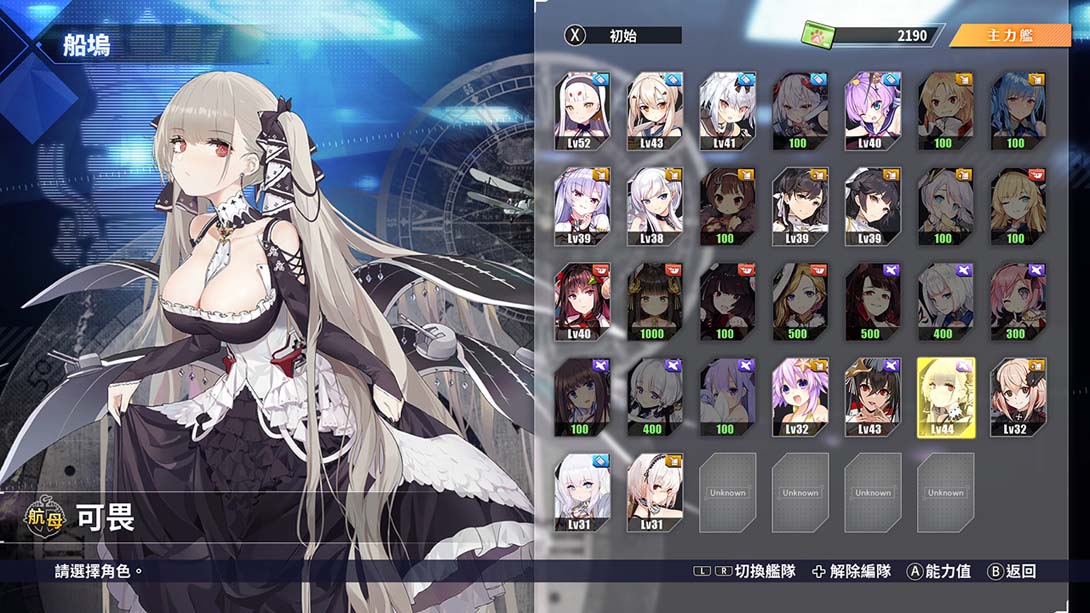
Task: Open the 初始 sort option
Action: 624,36
